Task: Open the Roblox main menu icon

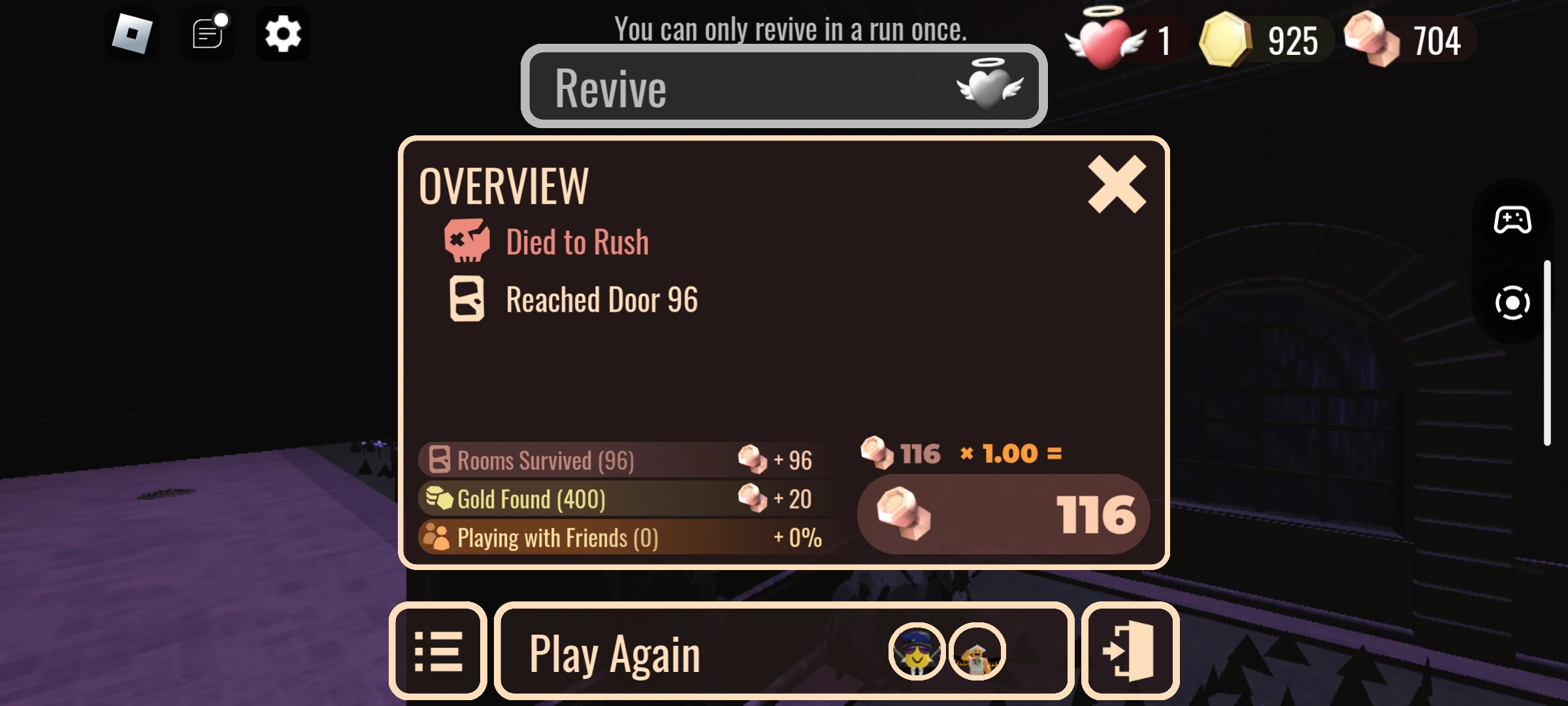Action: pyautogui.click(x=133, y=33)
